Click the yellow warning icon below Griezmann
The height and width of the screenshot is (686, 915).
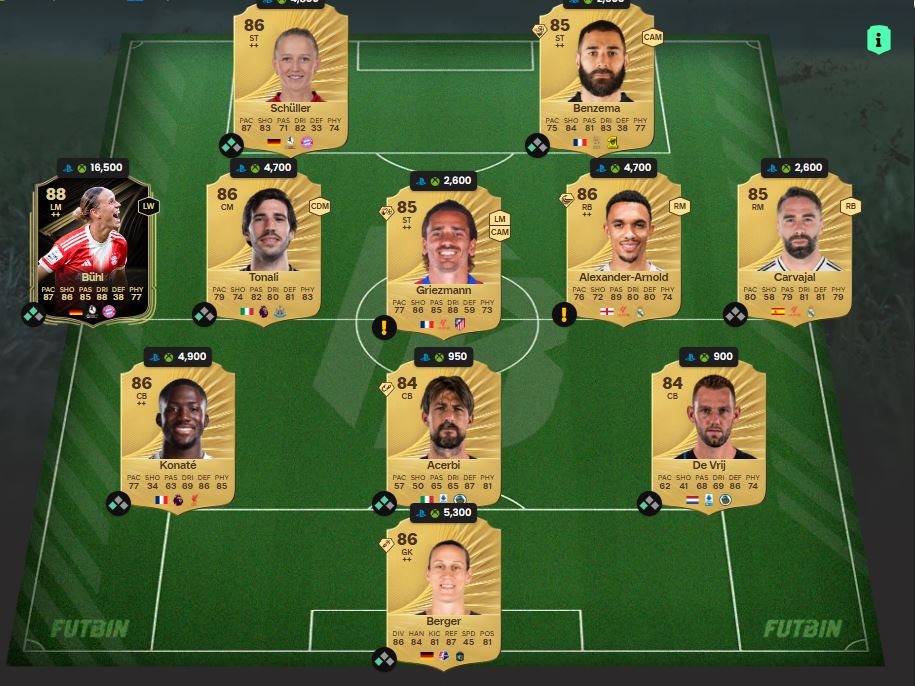[x=385, y=327]
